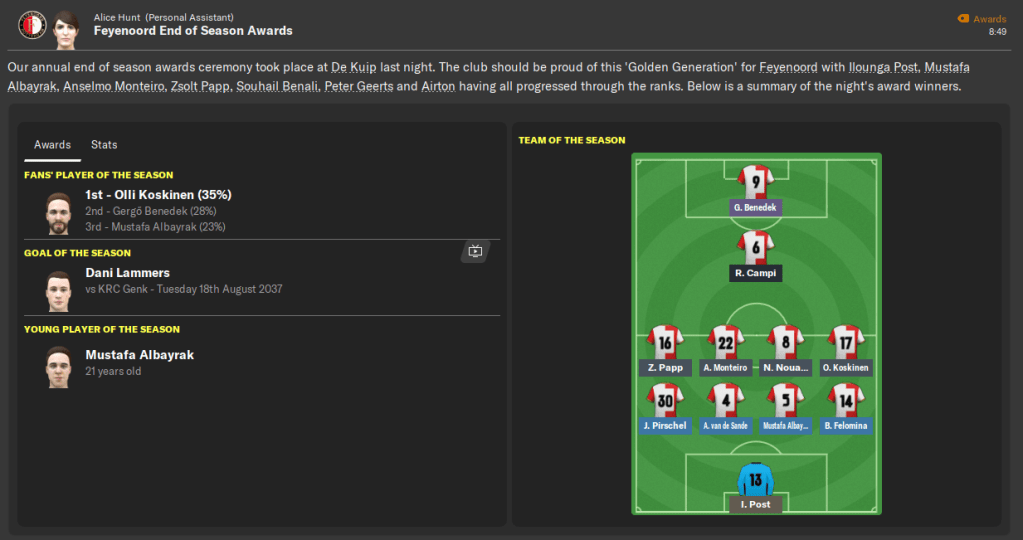This screenshot has height=540, width=1023.
Task: Open Zsolt Papp's player link
Action: [x=203, y=87]
